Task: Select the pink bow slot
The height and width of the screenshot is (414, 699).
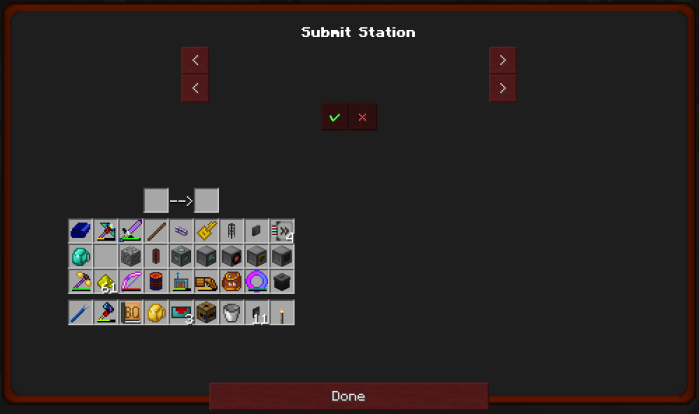Action: click(131, 281)
